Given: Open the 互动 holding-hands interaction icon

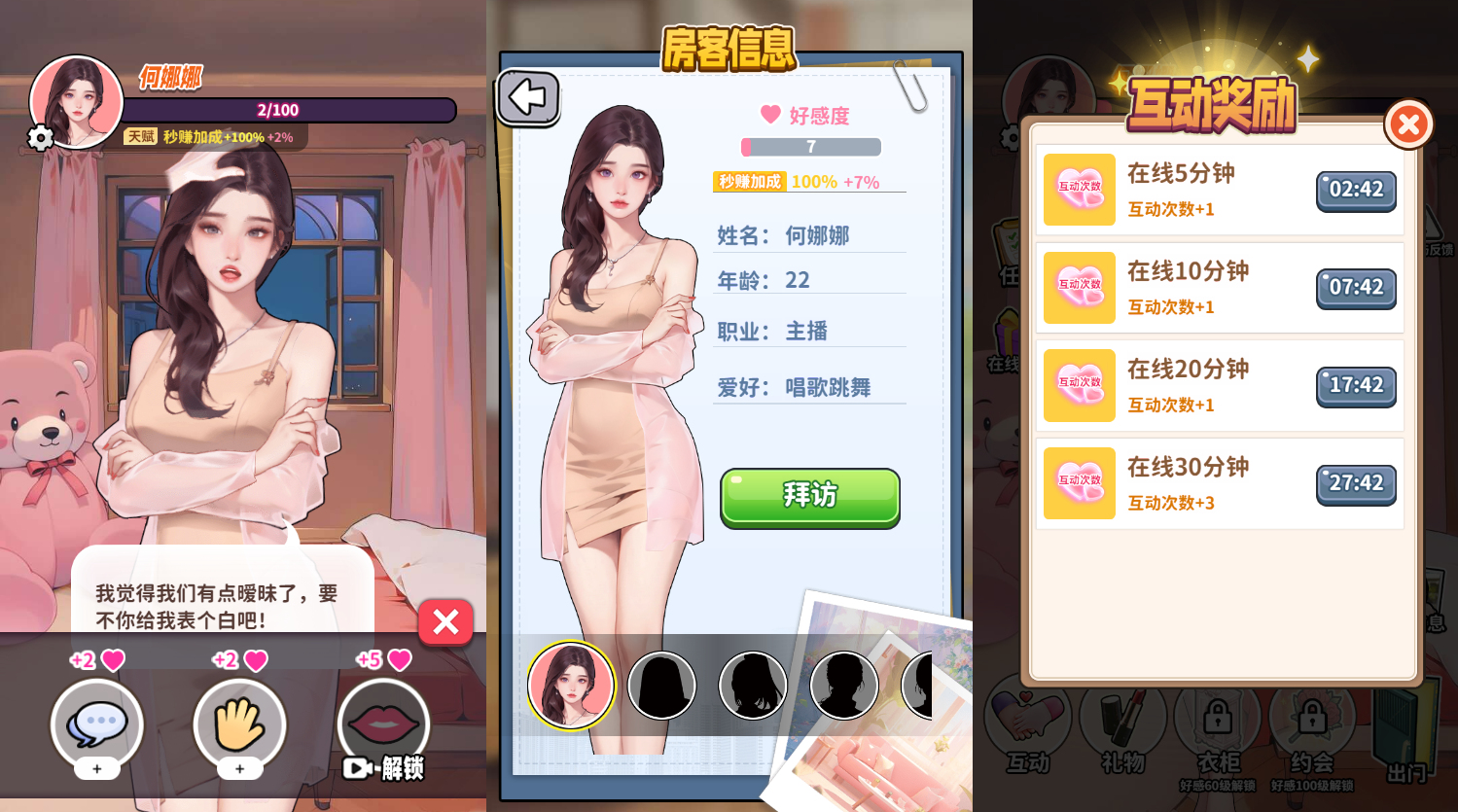Looking at the screenshot, I should tap(1030, 718).
